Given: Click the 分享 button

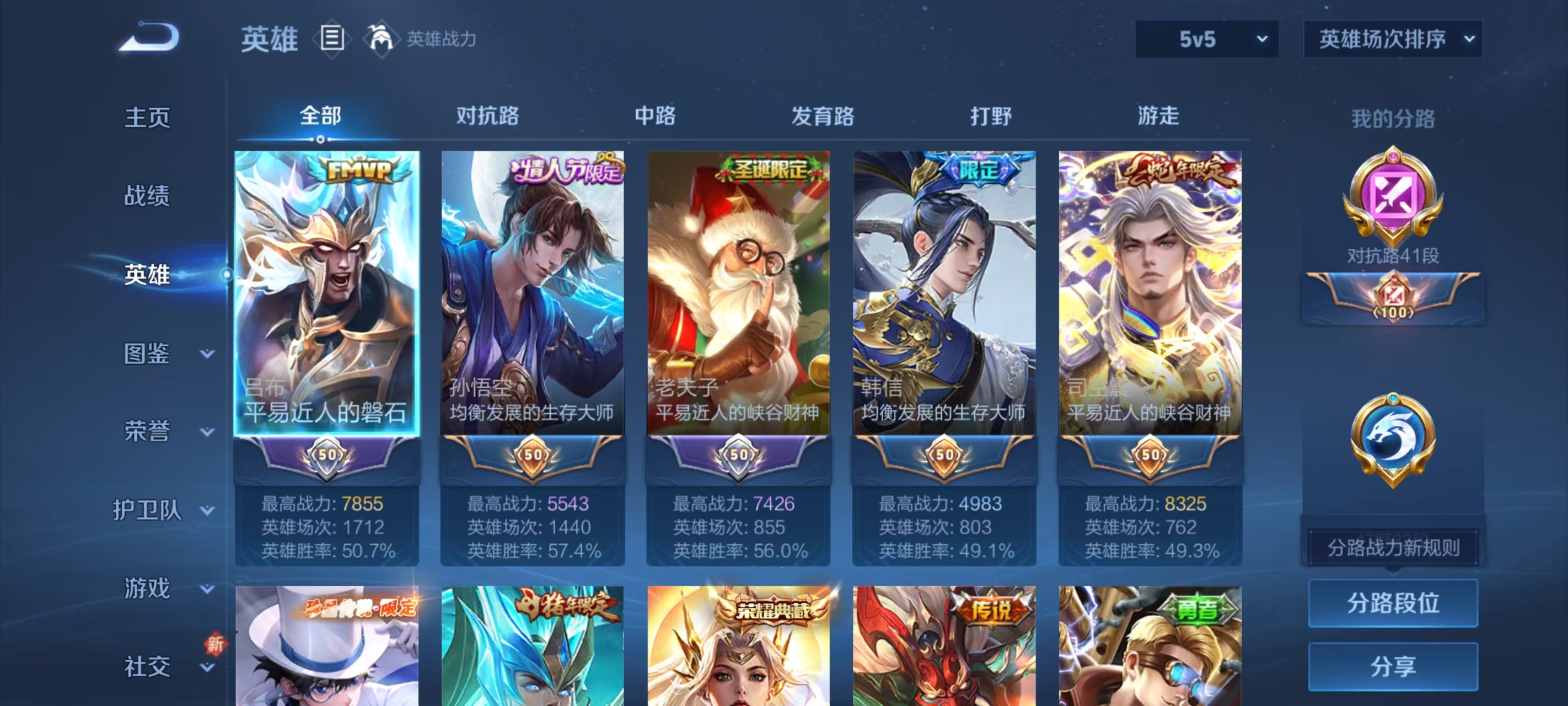Looking at the screenshot, I should 1393,667.
